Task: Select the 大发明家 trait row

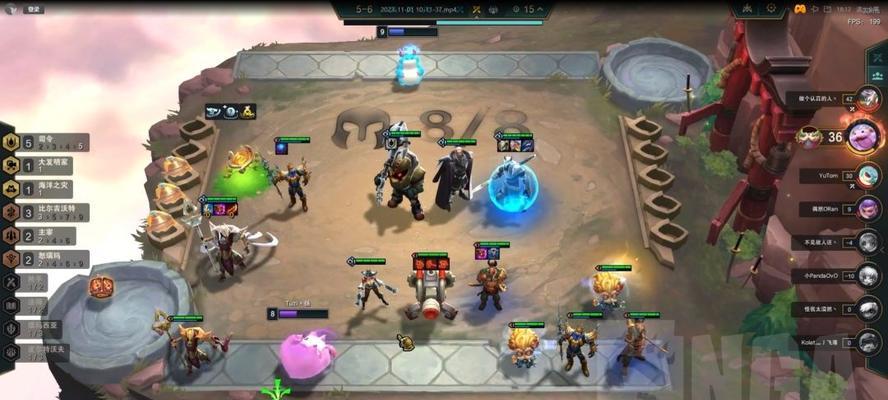Action: coord(45,165)
